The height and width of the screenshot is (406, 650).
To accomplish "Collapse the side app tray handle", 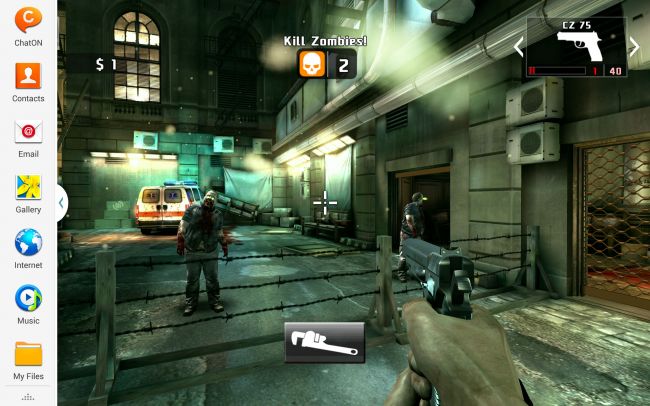I will click(61, 203).
